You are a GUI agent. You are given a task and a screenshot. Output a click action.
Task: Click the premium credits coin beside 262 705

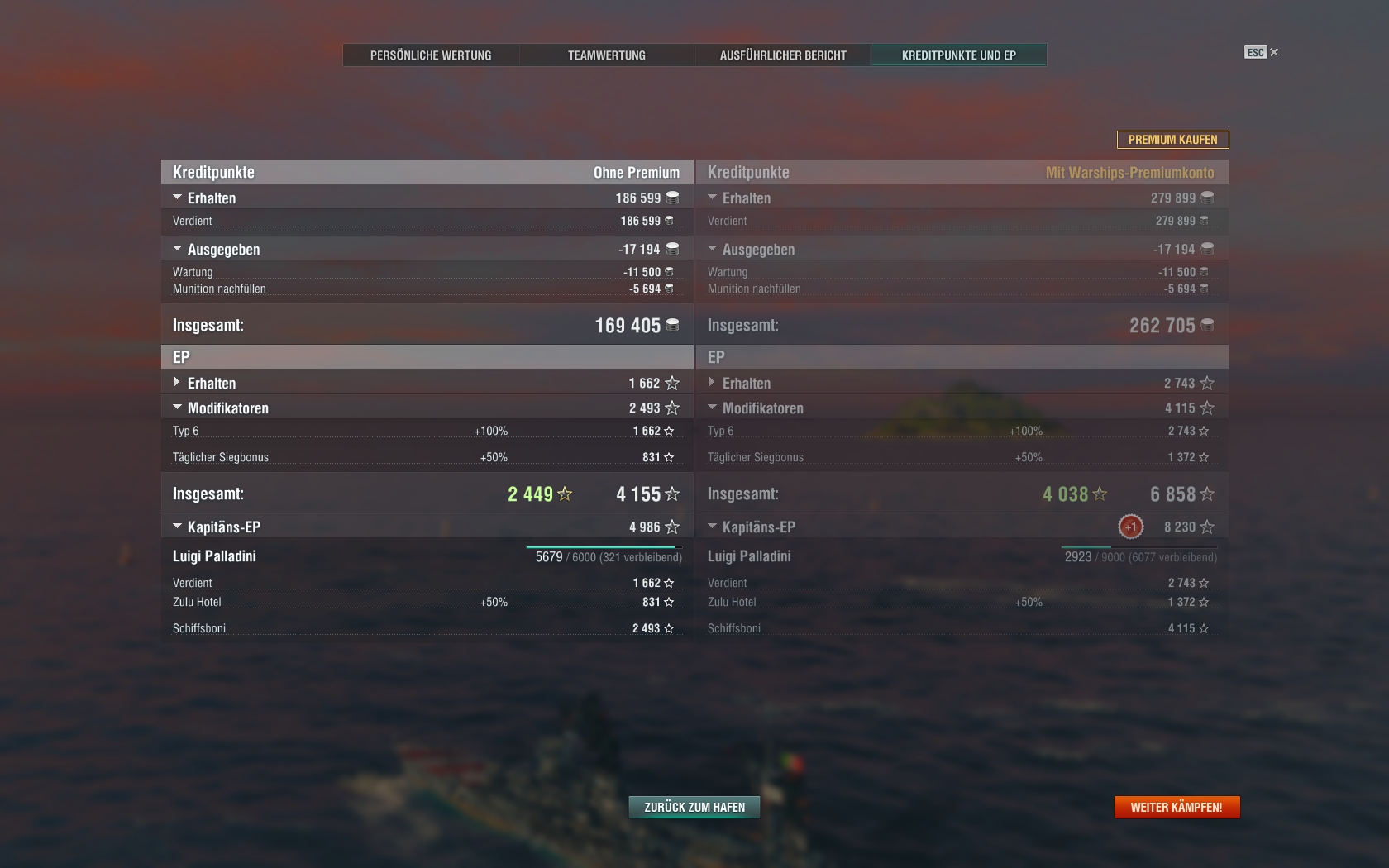click(x=1207, y=325)
